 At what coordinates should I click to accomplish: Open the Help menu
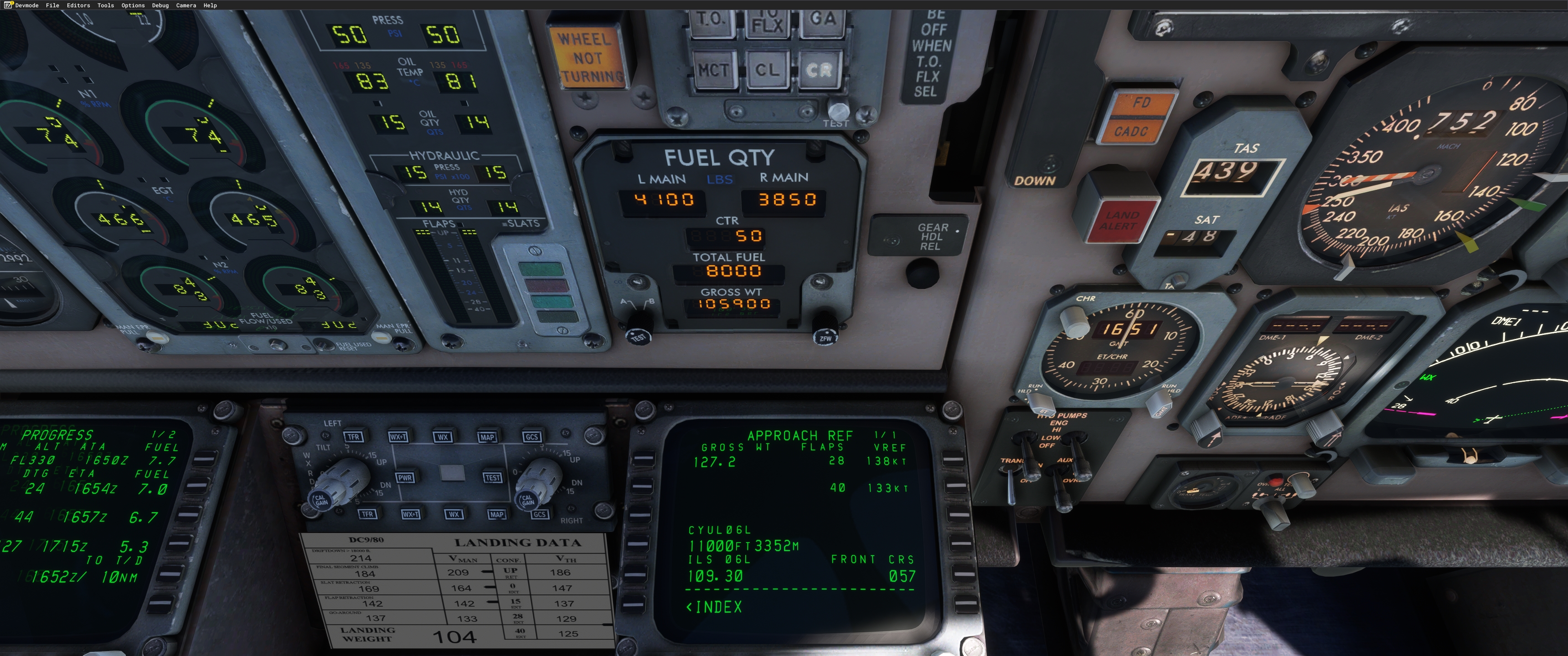(x=210, y=5)
